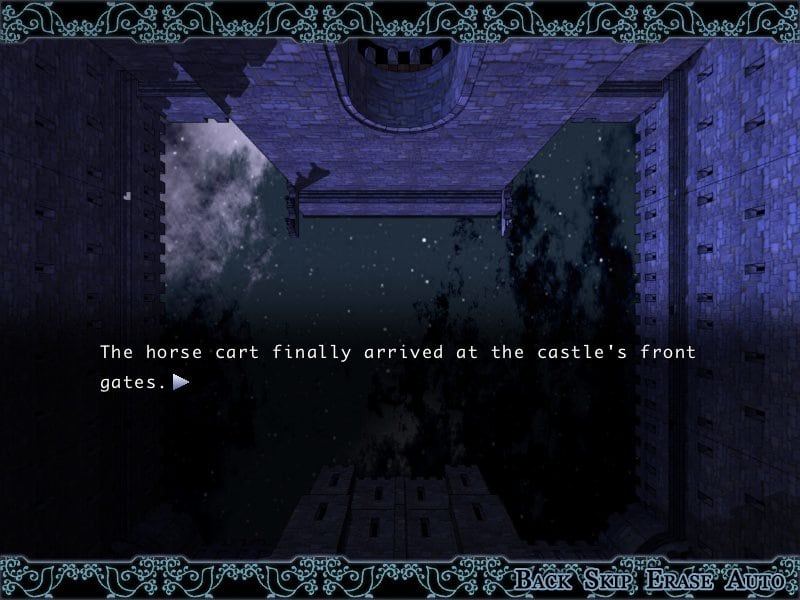The width and height of the screenshot is (800, 600).
Task: Turn on Auto text advance
Action: coord(757,579)
